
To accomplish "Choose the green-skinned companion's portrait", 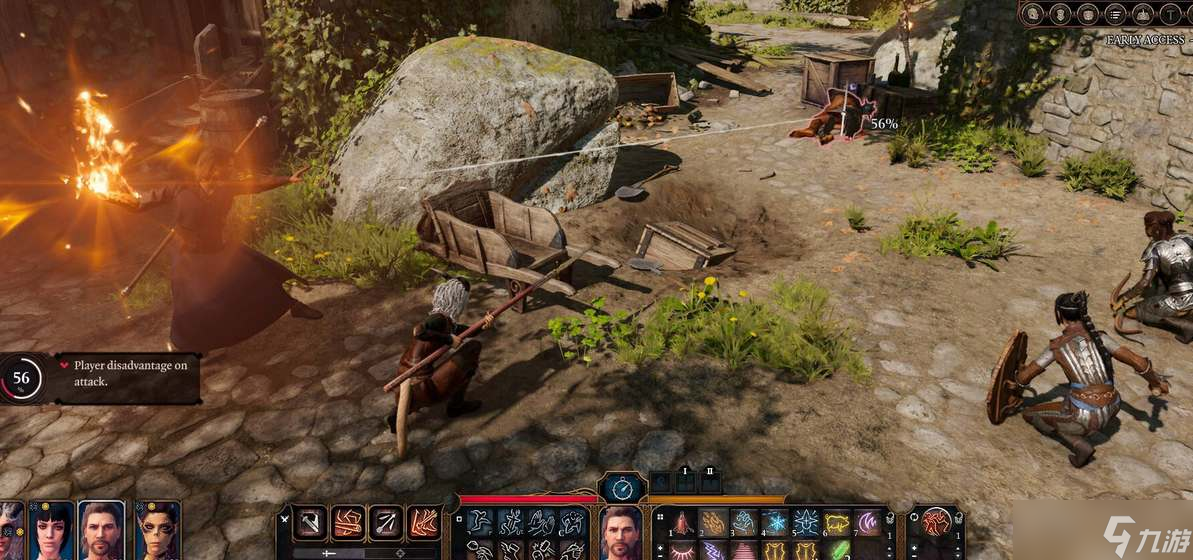I will (157, 531).
